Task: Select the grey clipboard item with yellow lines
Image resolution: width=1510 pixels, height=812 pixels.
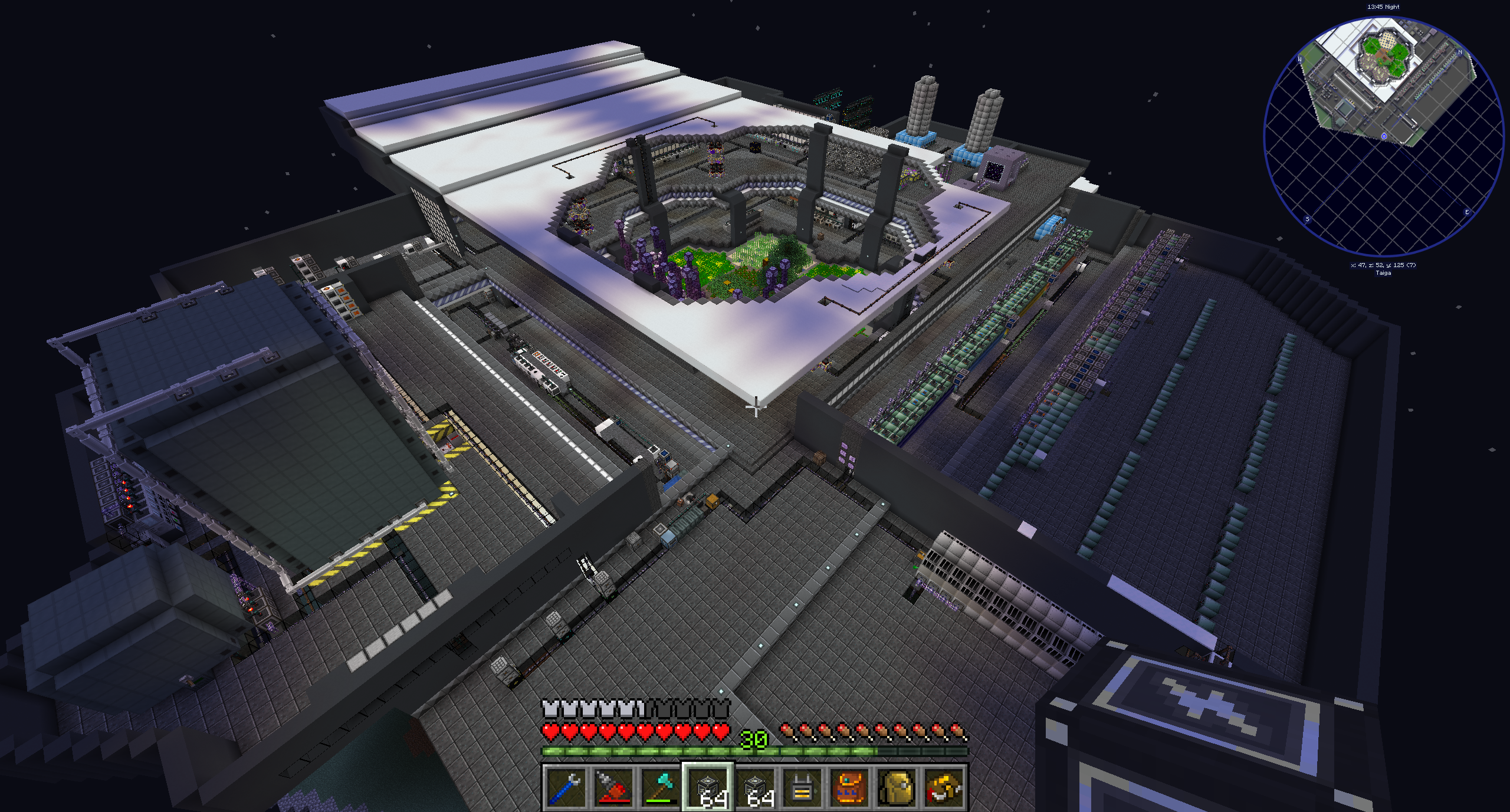Action: coord(802,788)
